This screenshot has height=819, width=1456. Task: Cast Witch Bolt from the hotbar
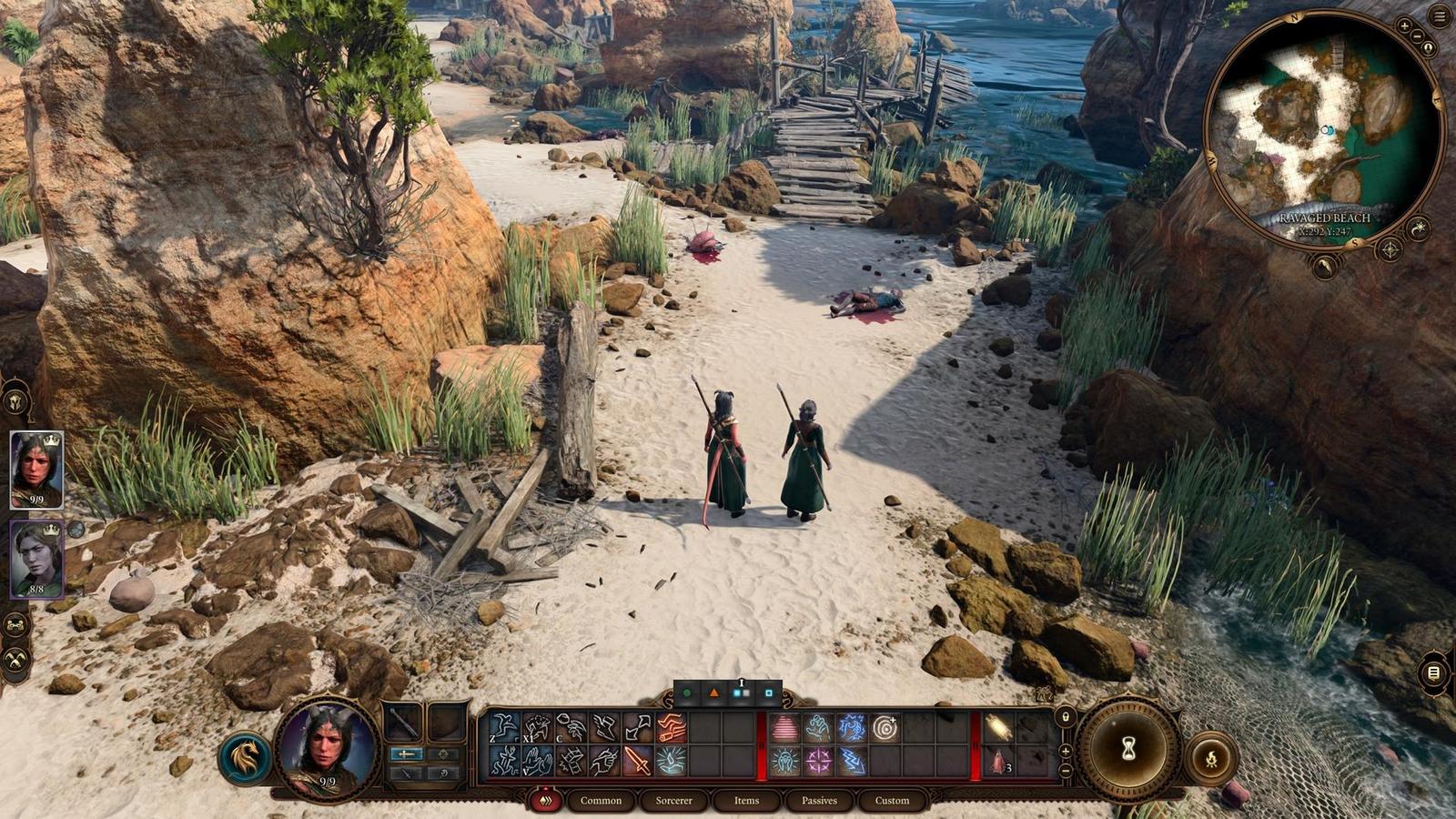850,761
